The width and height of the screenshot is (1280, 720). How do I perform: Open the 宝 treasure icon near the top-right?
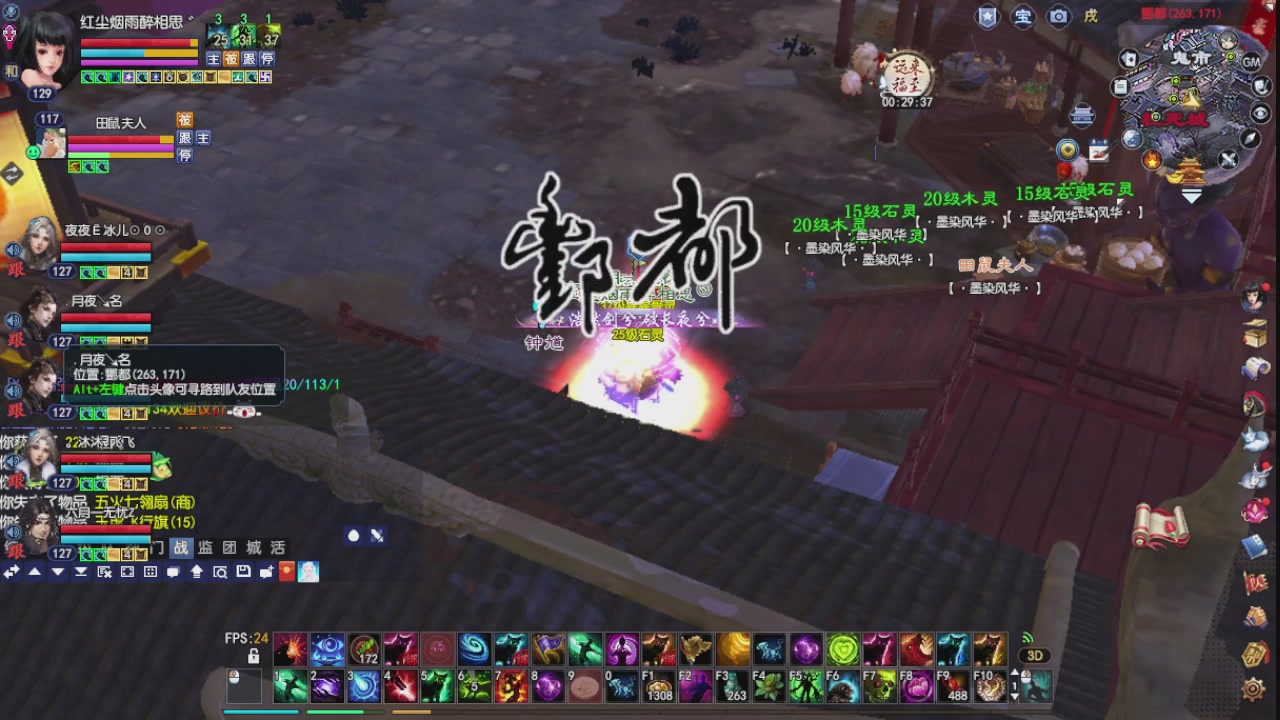(x=1022, y=17)
